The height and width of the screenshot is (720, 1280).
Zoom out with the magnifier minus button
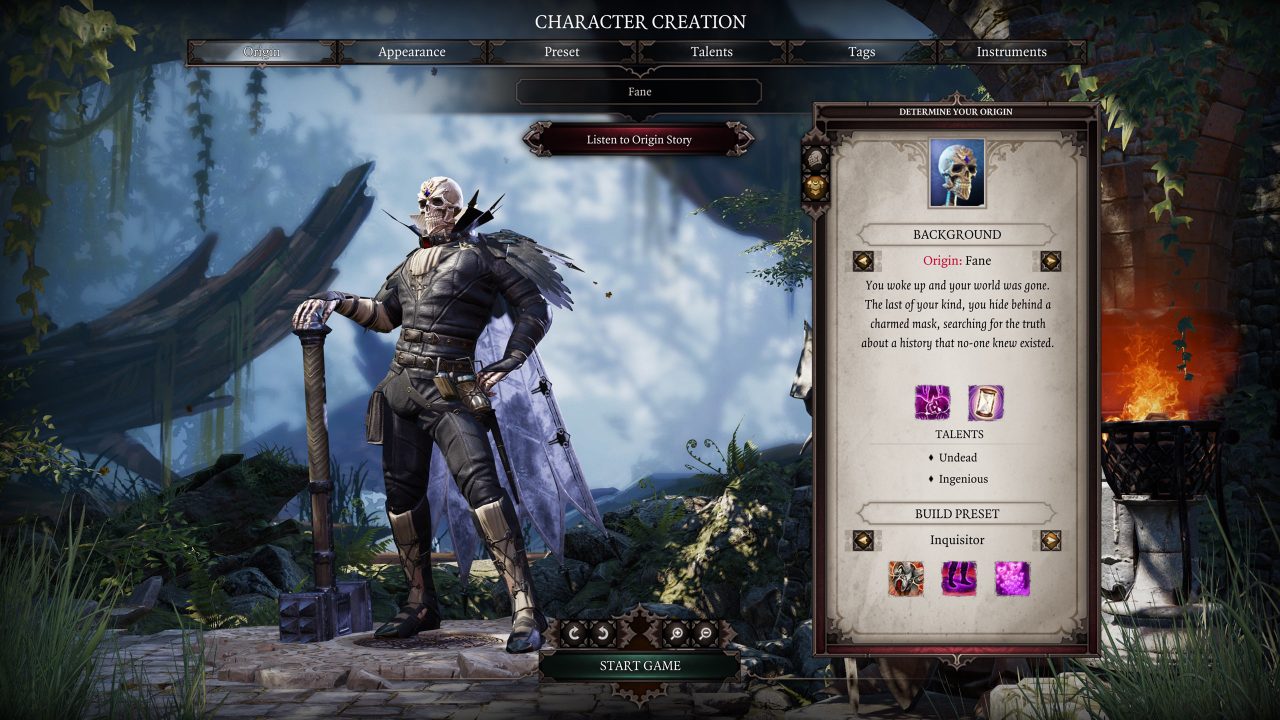click(x=705, y=632)
